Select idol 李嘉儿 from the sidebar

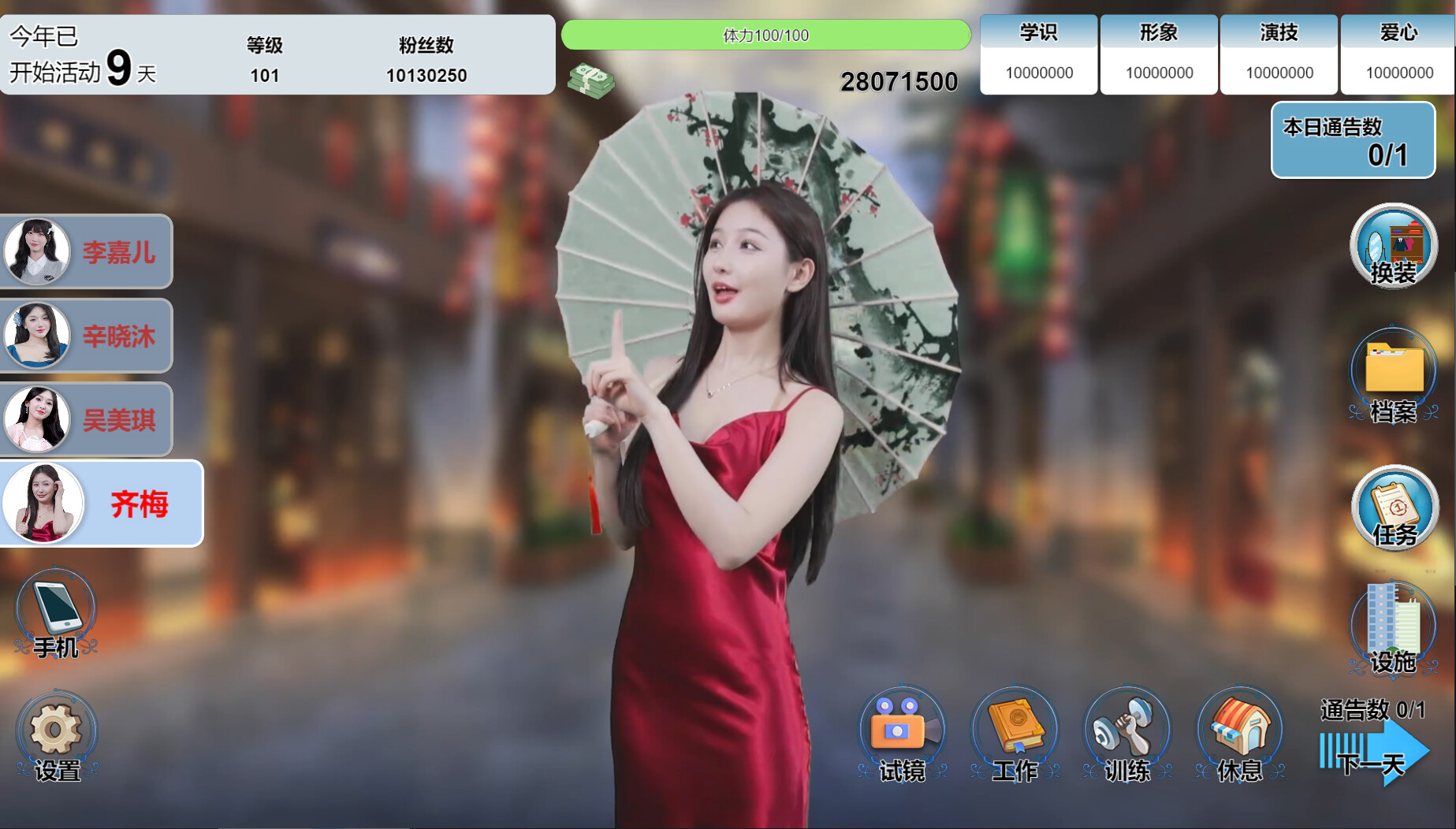click(87, 251)
